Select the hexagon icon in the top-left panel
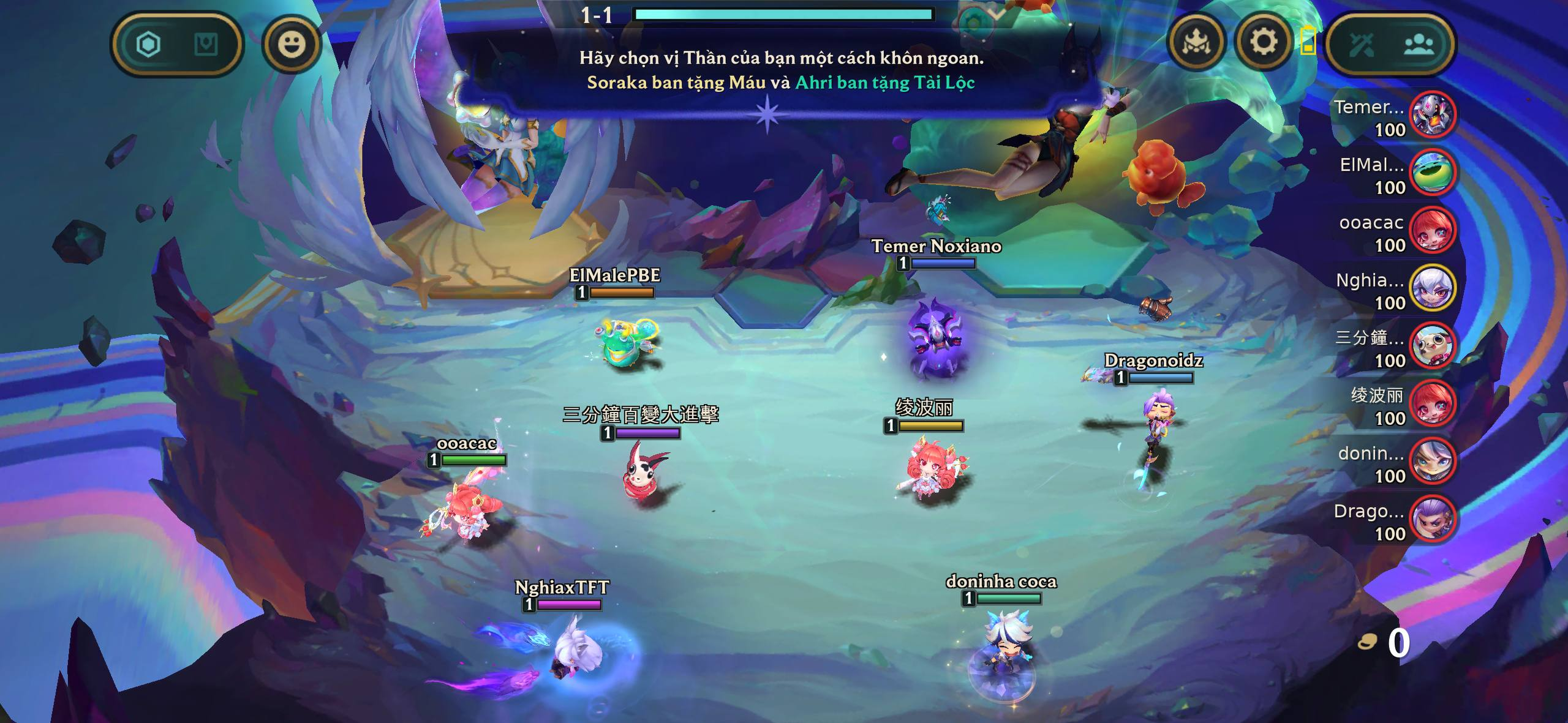 tap(148, 45)
